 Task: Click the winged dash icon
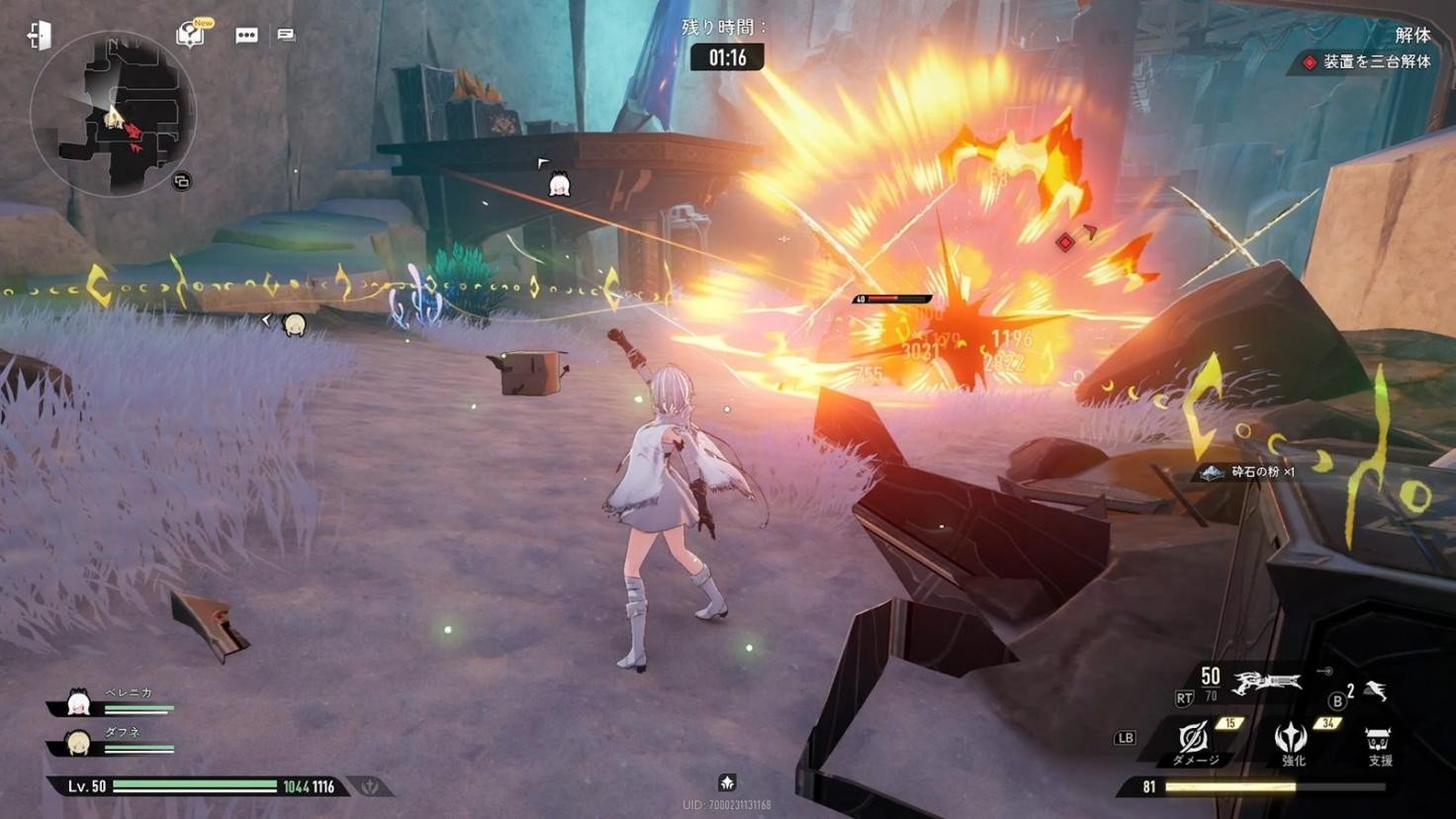coord(1376,690)
